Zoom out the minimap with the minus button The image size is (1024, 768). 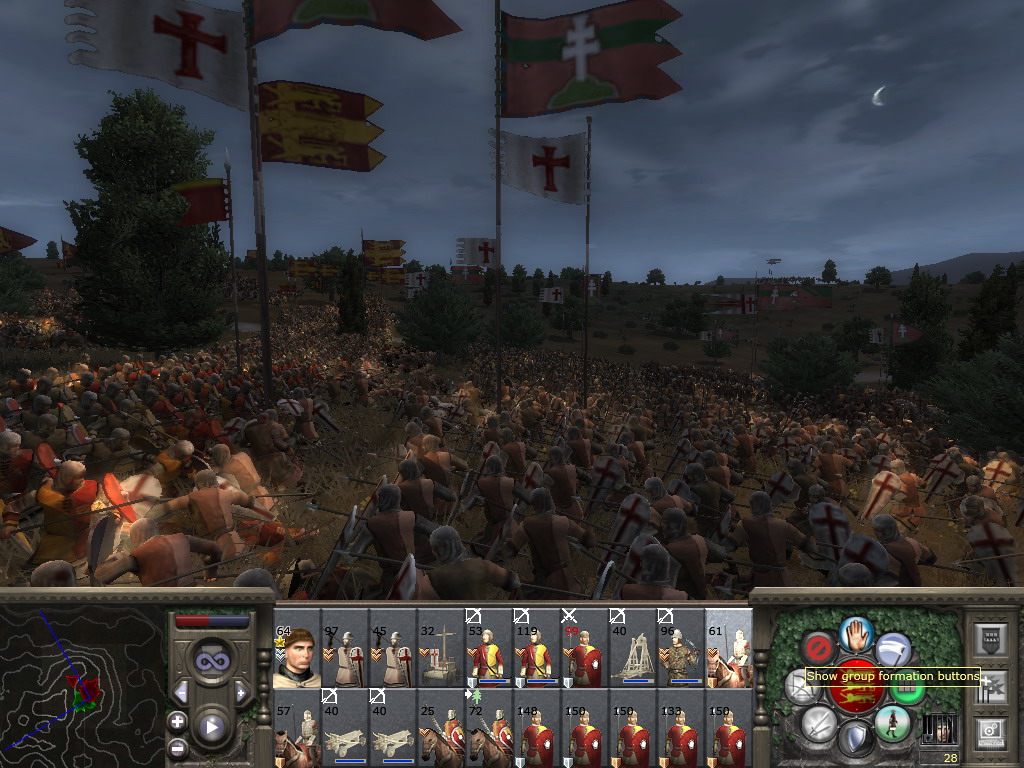pyautogui.click(x=177, y=747)
